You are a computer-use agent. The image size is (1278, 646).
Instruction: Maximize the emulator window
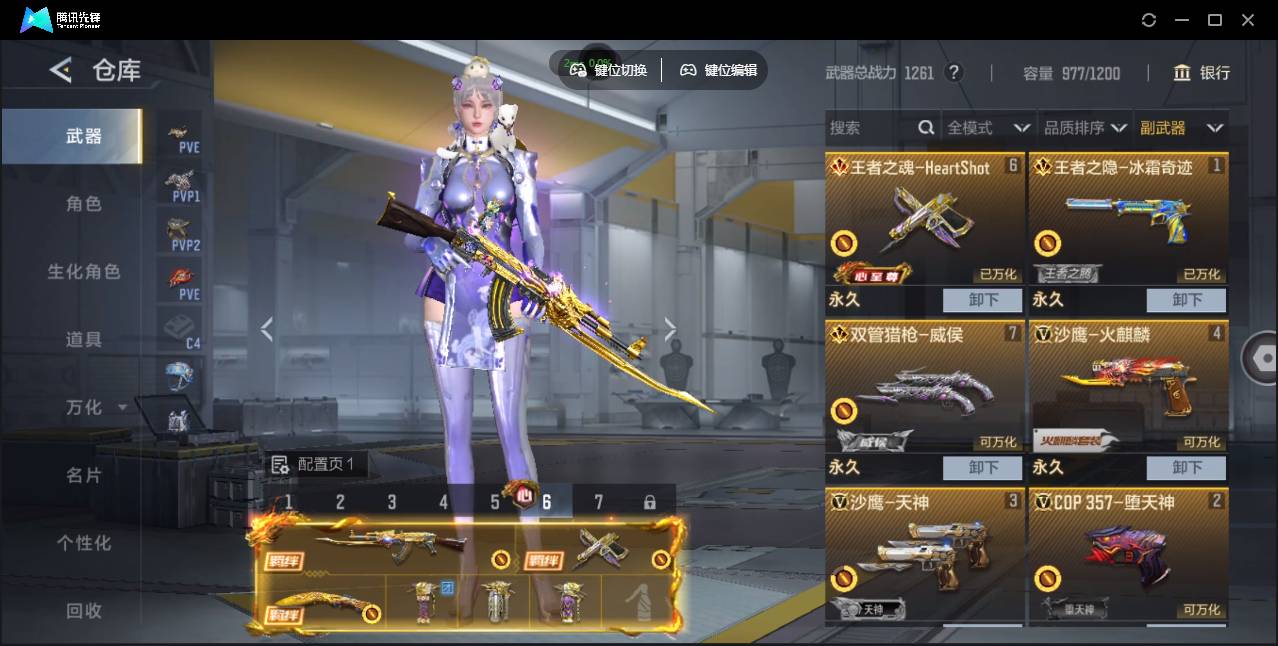(x=1215, y=20)
